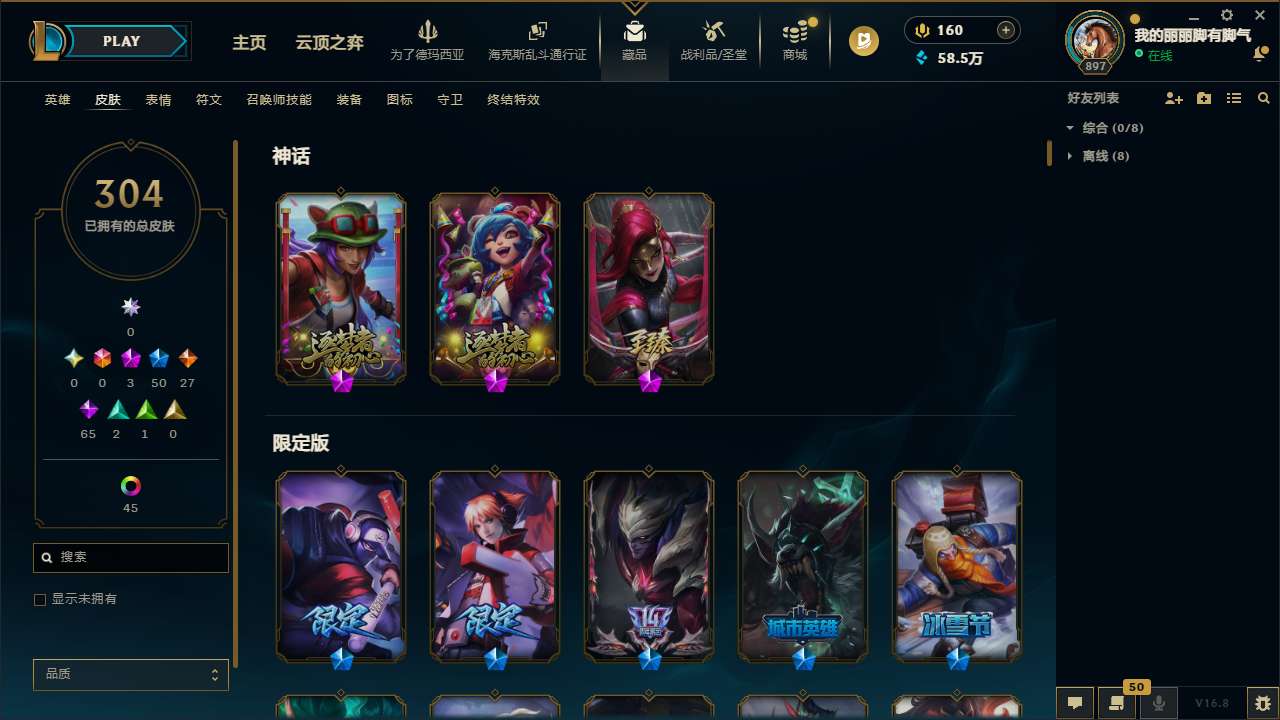Switch to the 表情 emotes tab
Image resolution: width=1280 pixels, height=720 pixels.
158,100
